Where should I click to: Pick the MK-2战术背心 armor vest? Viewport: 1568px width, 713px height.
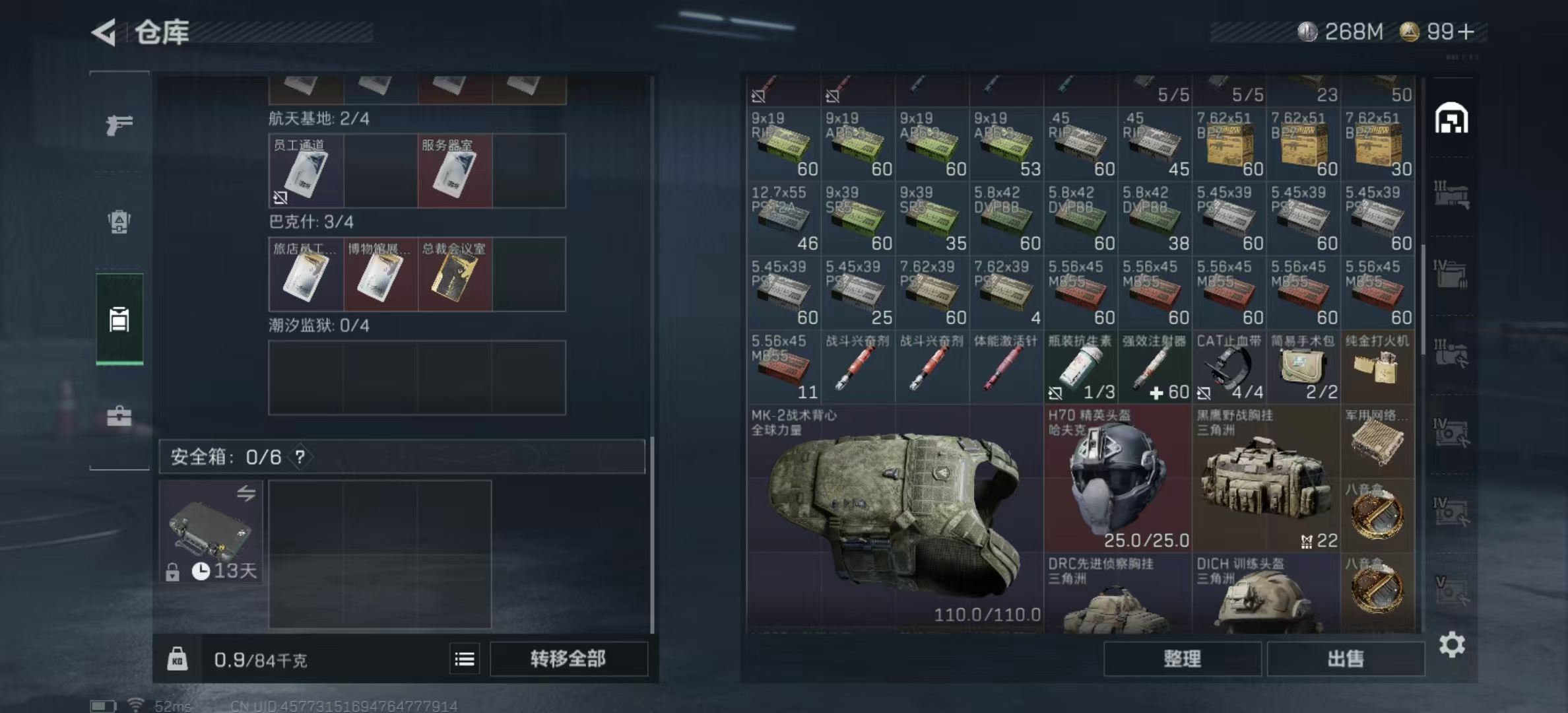894,515
